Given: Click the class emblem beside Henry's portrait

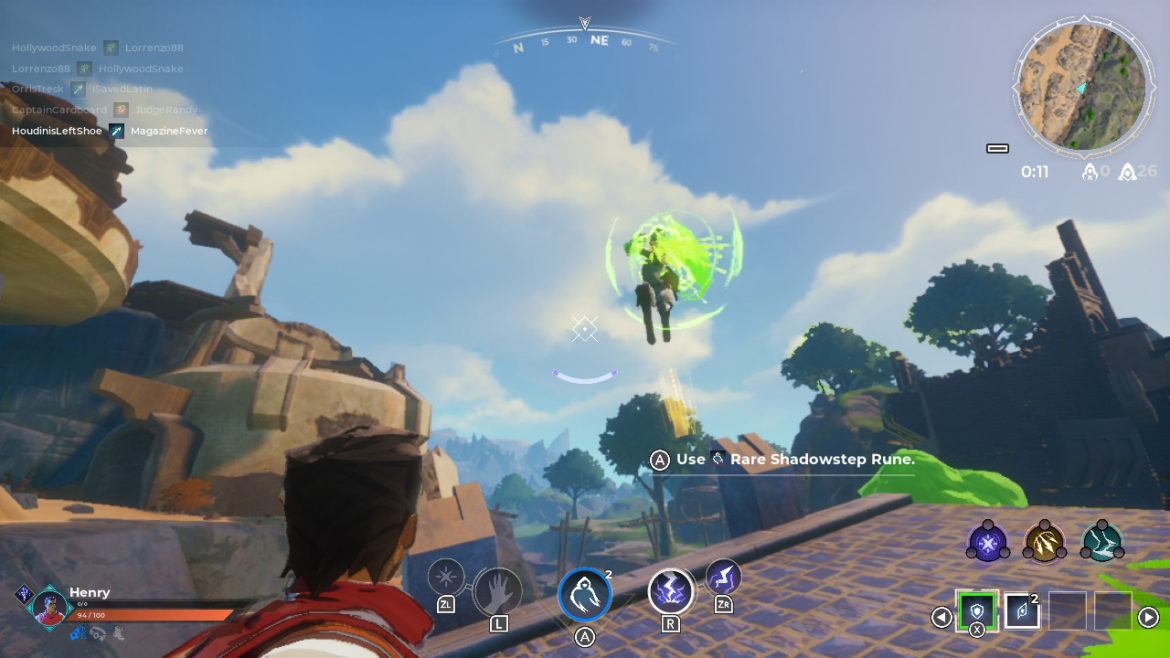Looking at the screenshot, I should click(23, 594).
